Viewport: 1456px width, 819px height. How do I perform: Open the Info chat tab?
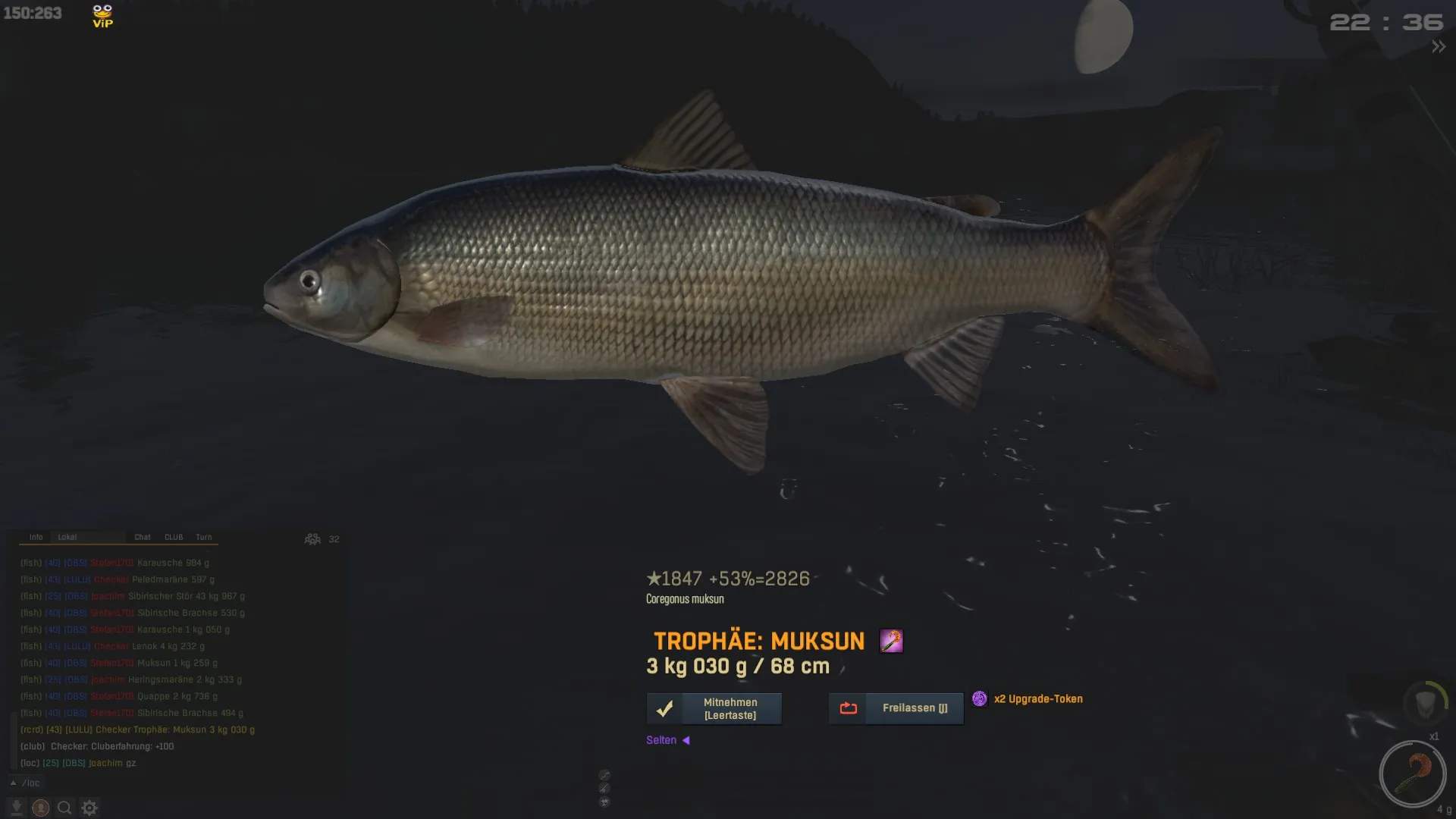coord(36,537)
